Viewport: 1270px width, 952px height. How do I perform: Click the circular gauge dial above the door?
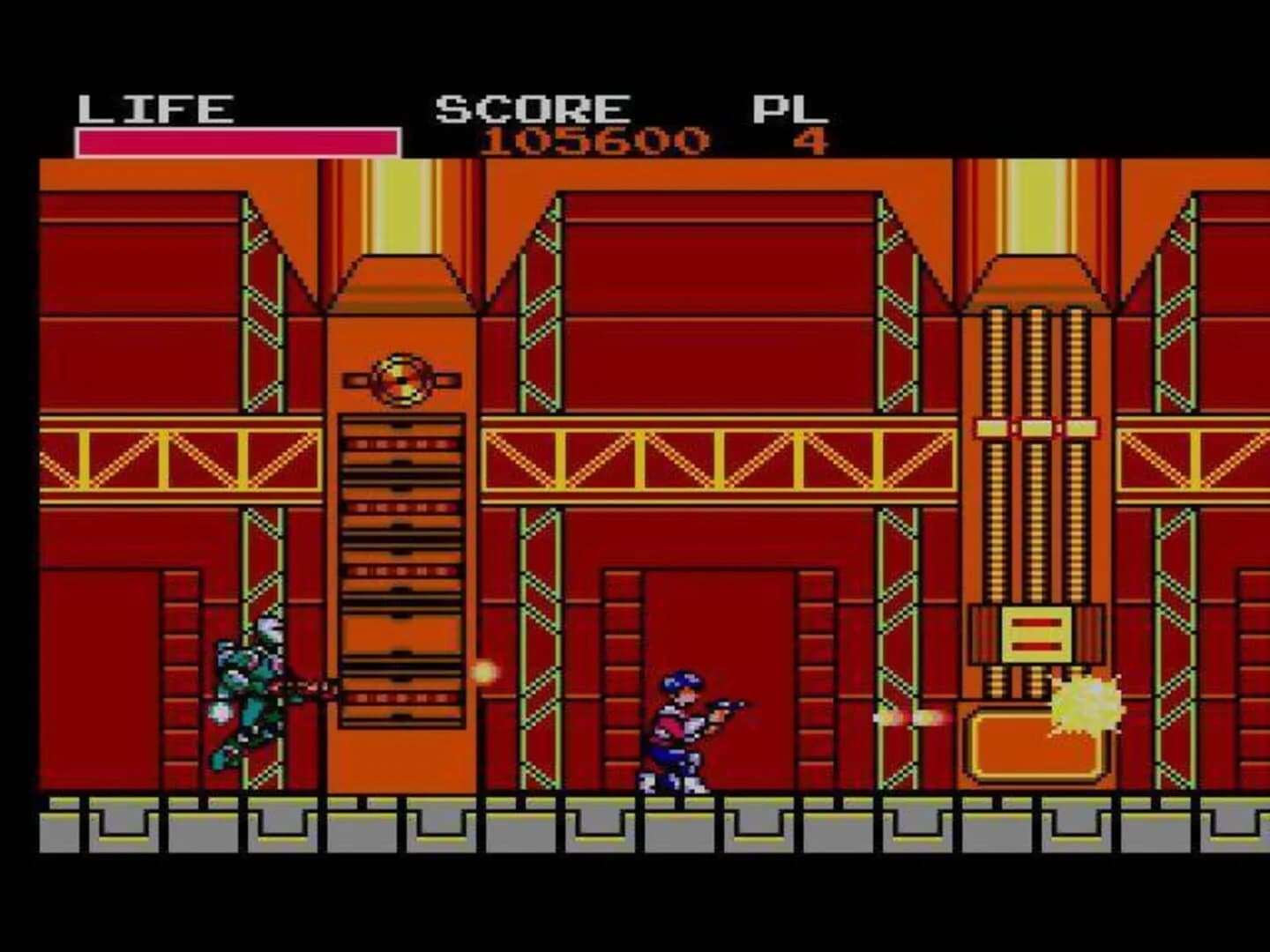tap(401, 379)
